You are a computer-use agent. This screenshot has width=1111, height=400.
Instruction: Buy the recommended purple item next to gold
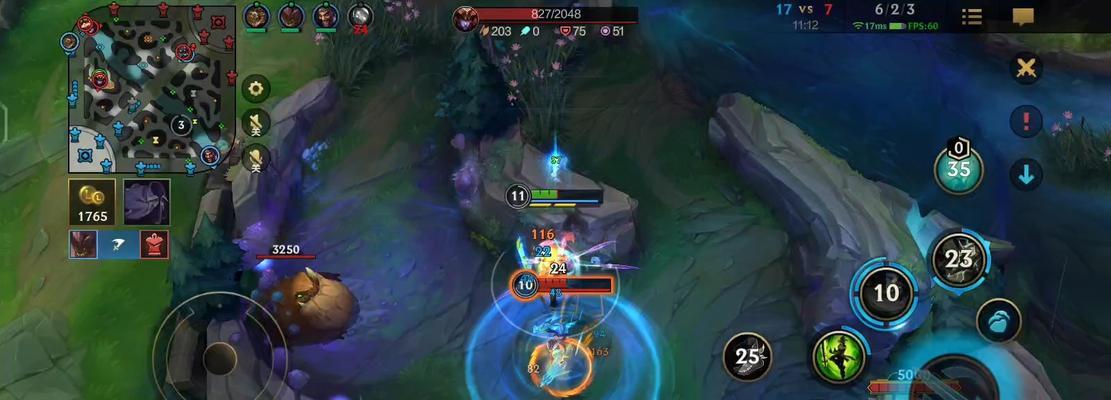click(x=146, y=202)
